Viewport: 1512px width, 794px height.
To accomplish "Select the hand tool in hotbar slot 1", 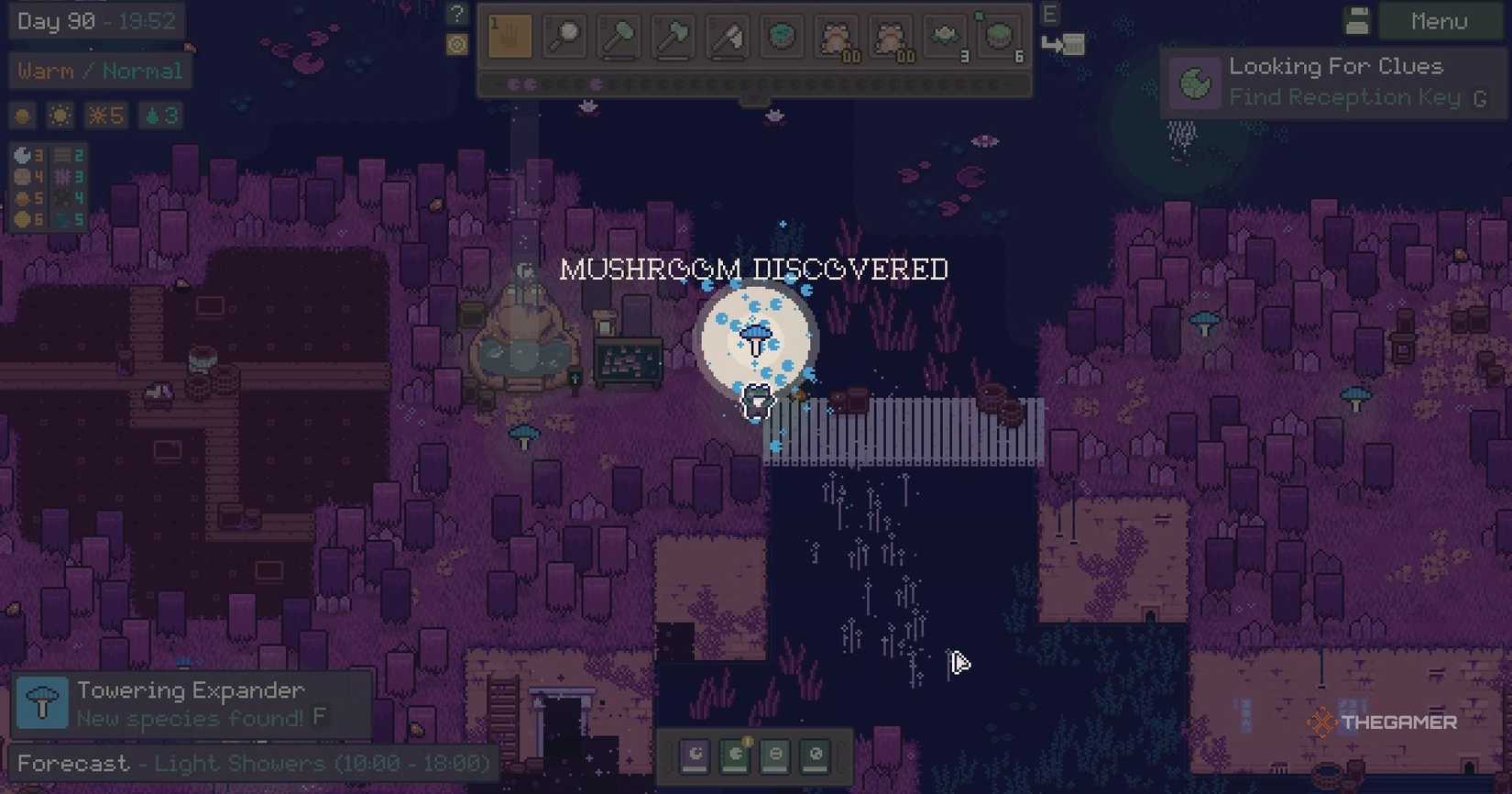I will pyautogui.click(x=509, y=37).
